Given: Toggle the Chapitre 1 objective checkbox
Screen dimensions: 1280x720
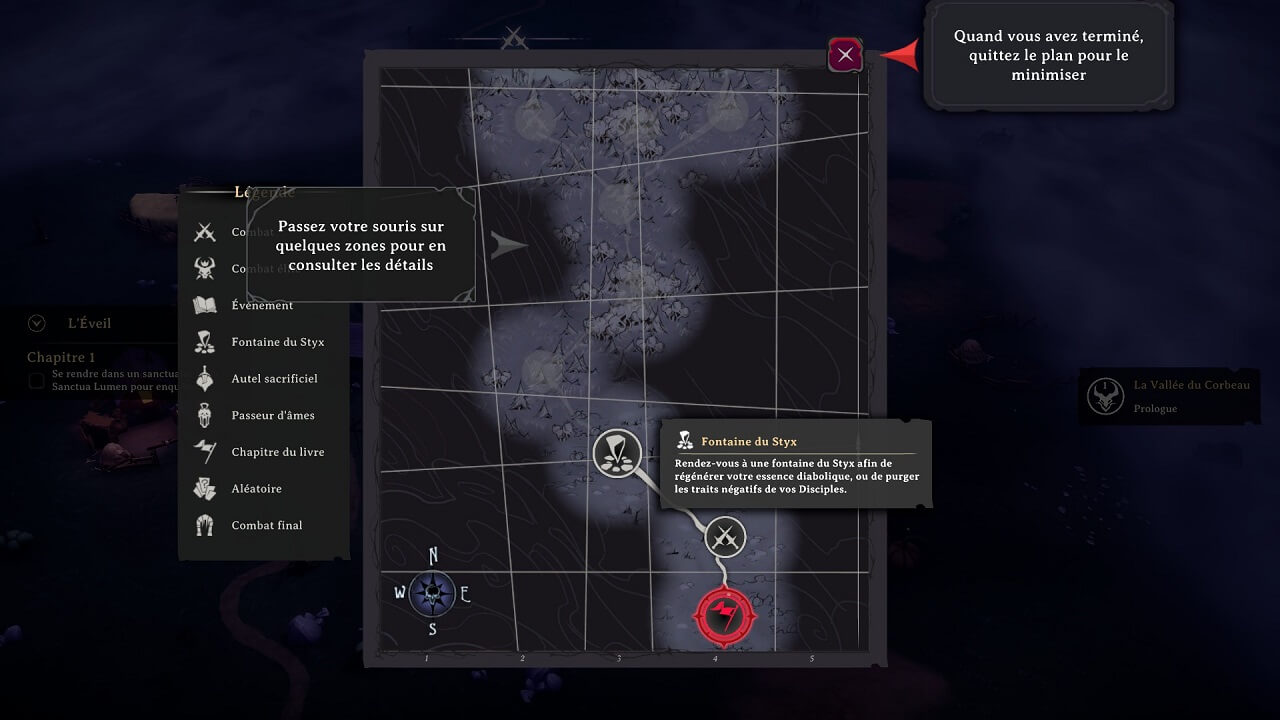Looking at the screenshot, I should (x=36, y=380).
